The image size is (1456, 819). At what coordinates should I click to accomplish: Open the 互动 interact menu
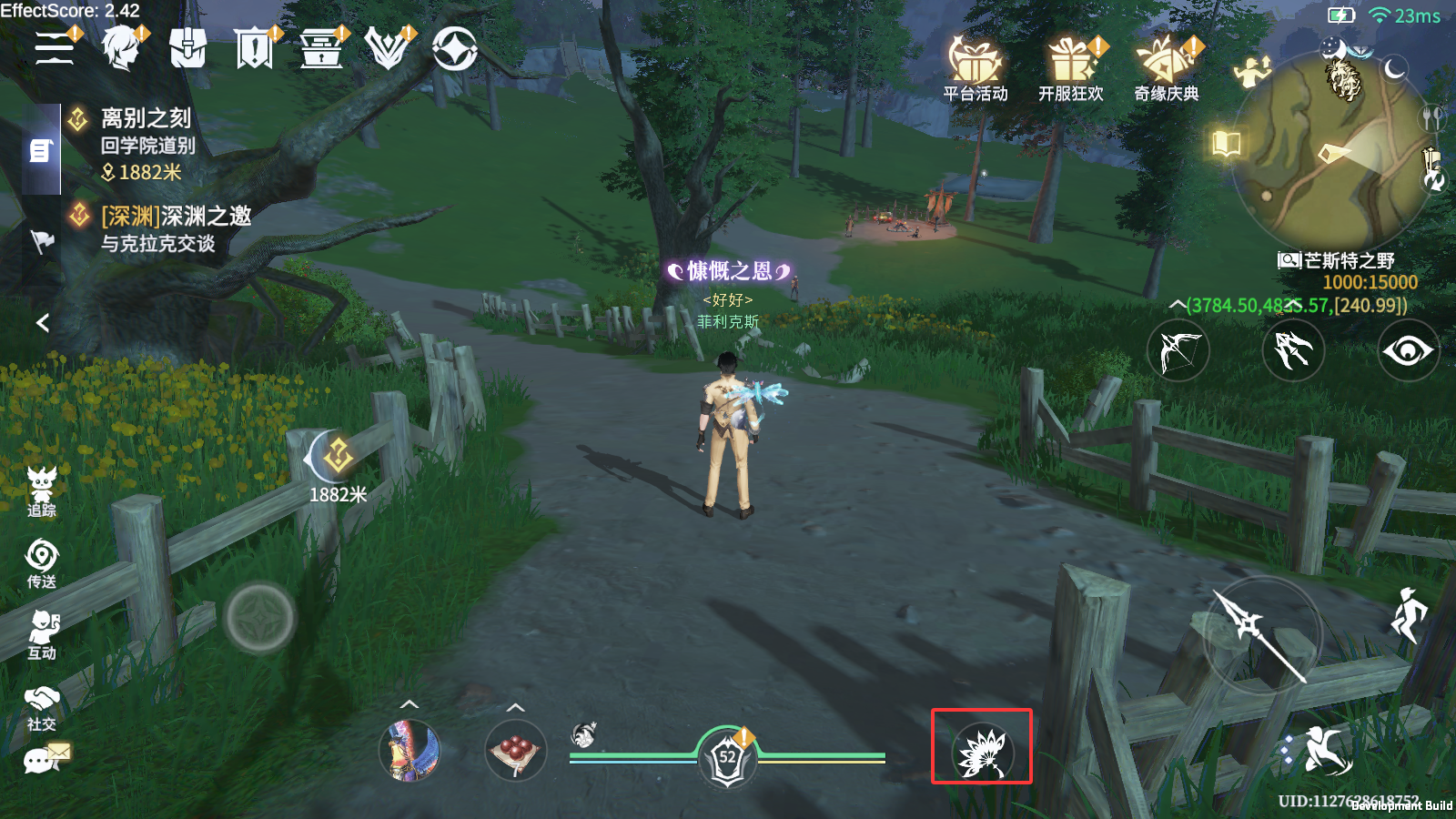click(41, 632)
